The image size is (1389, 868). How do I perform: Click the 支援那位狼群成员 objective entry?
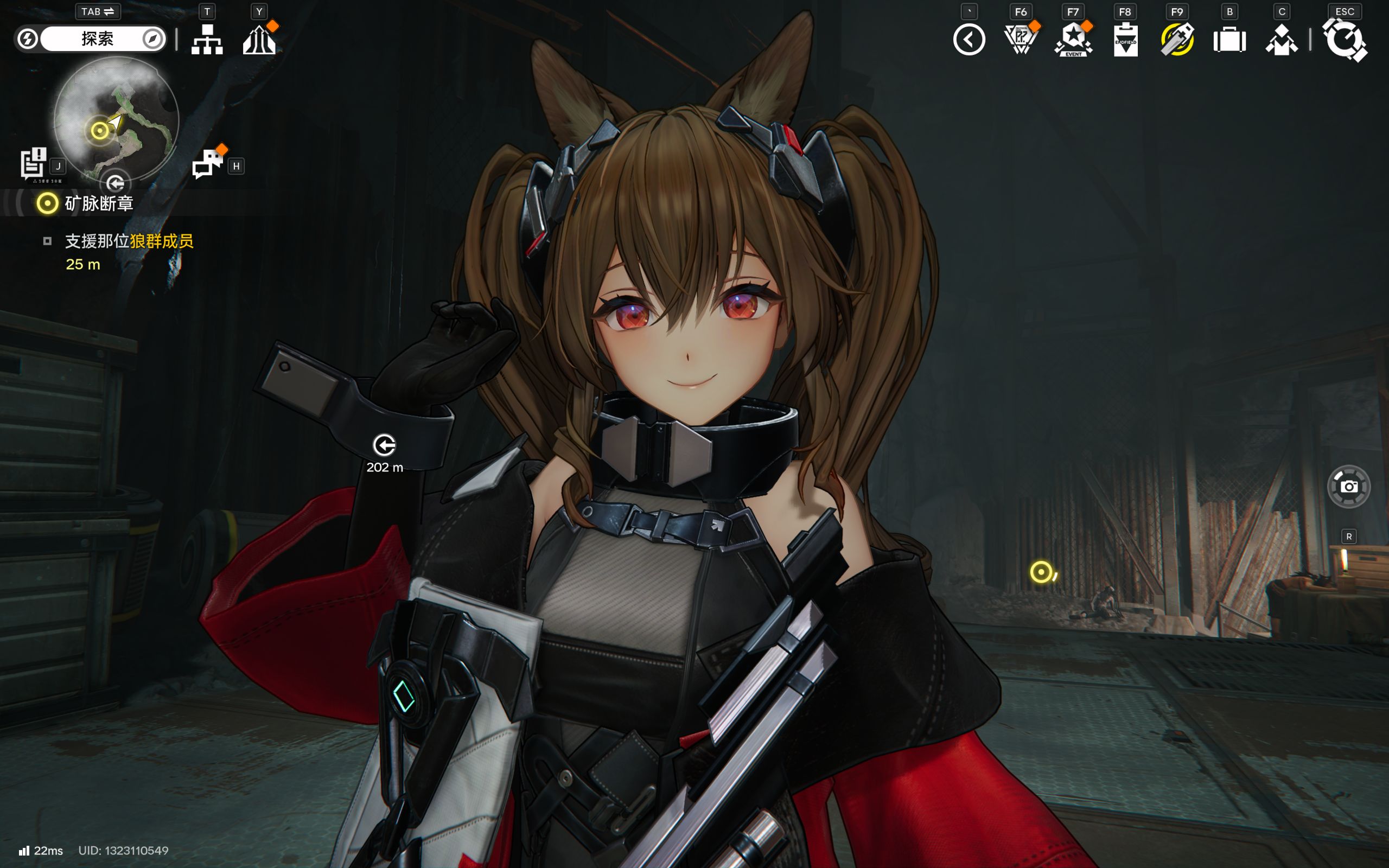click(129, 241)
